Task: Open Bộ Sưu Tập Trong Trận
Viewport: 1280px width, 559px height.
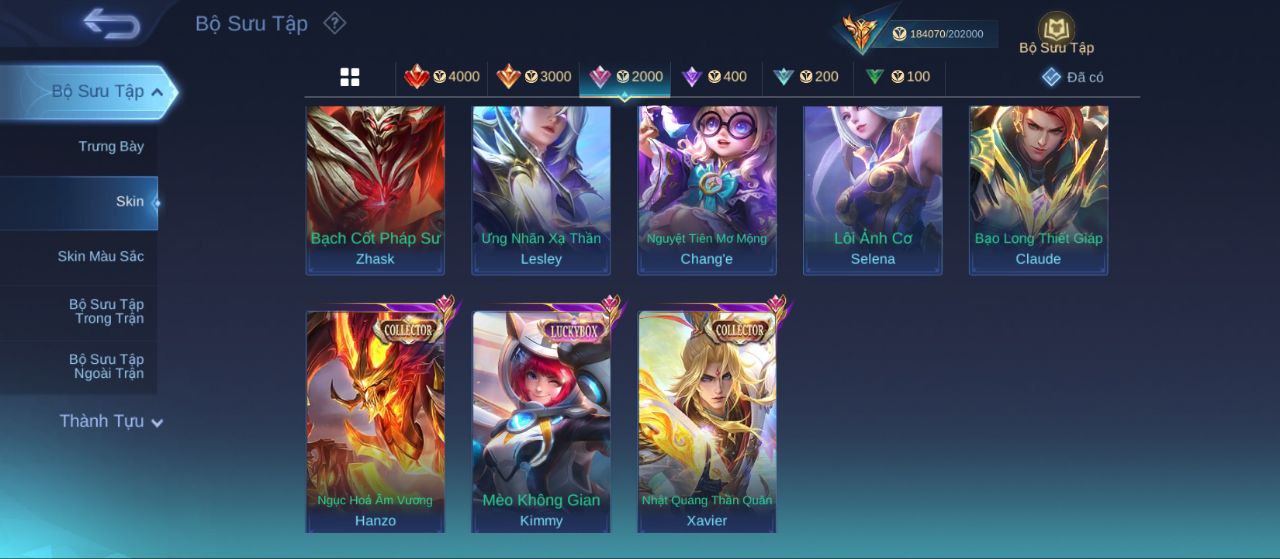Action: click(x=106, y=312)
